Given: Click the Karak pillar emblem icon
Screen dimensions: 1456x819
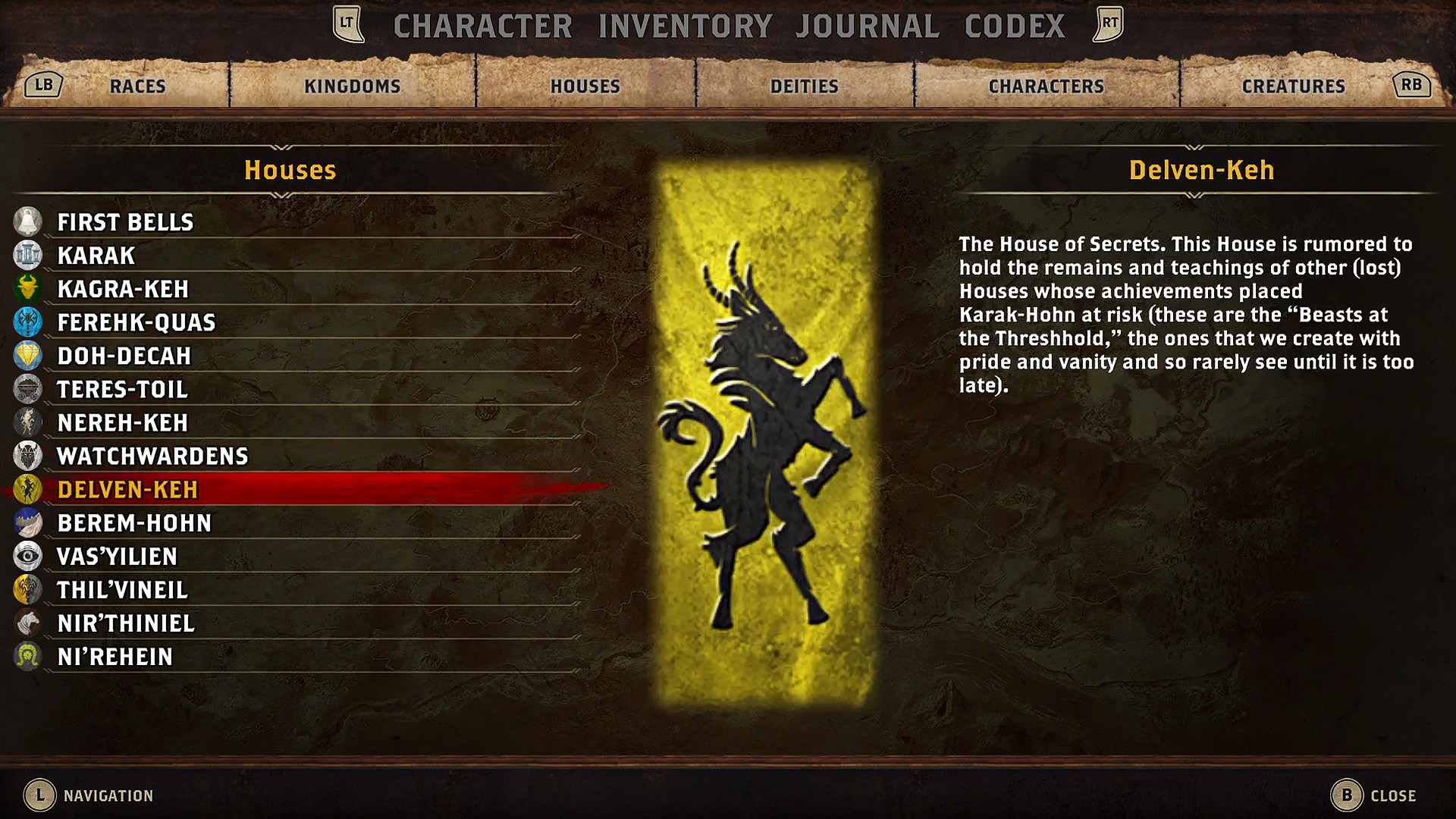Looking at the screenshot, I should coord(28,256).
